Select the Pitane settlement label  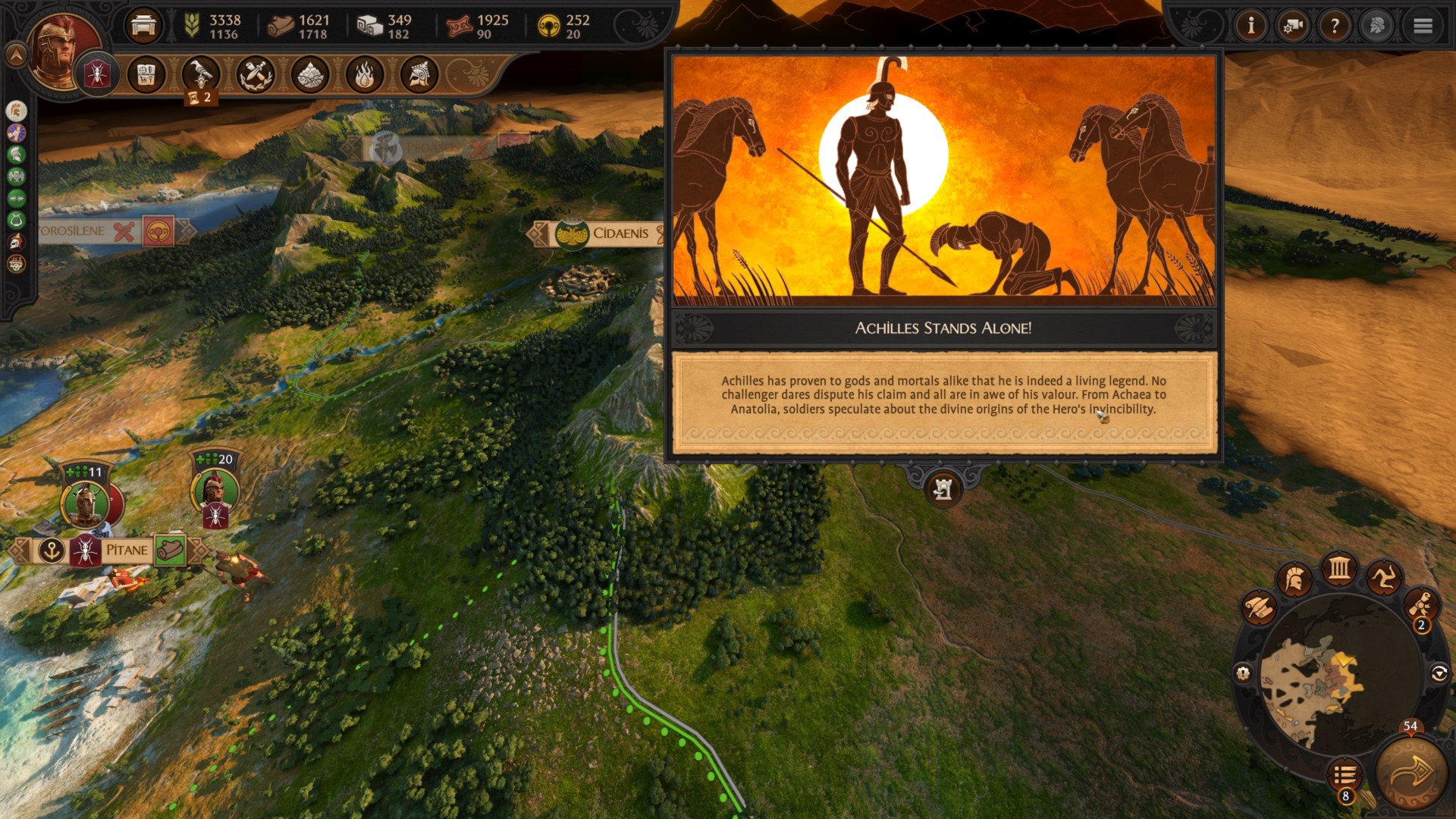click(126, 551)
